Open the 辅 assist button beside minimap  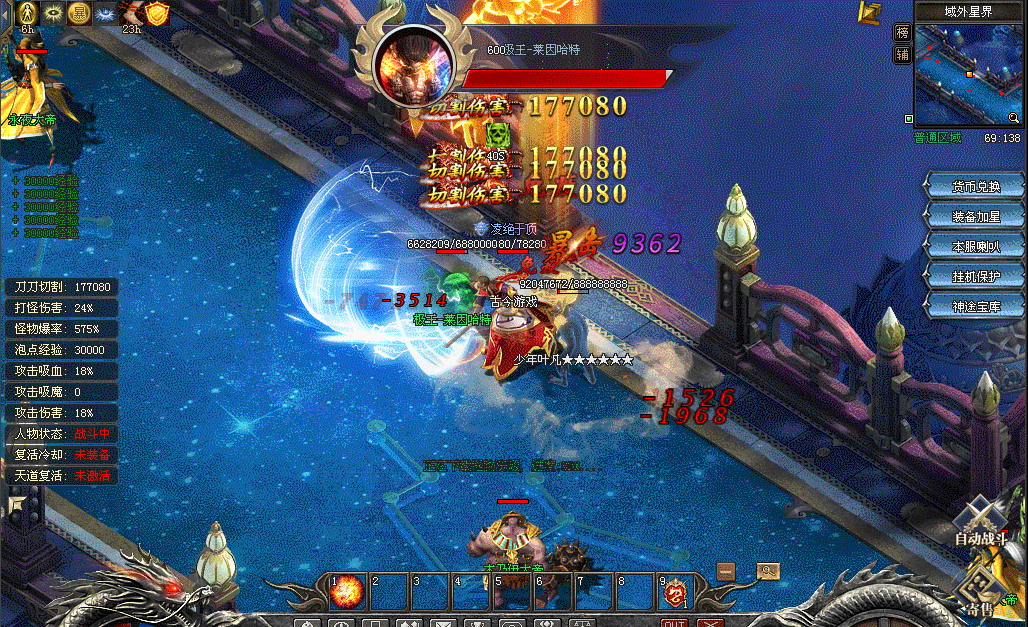902,54
